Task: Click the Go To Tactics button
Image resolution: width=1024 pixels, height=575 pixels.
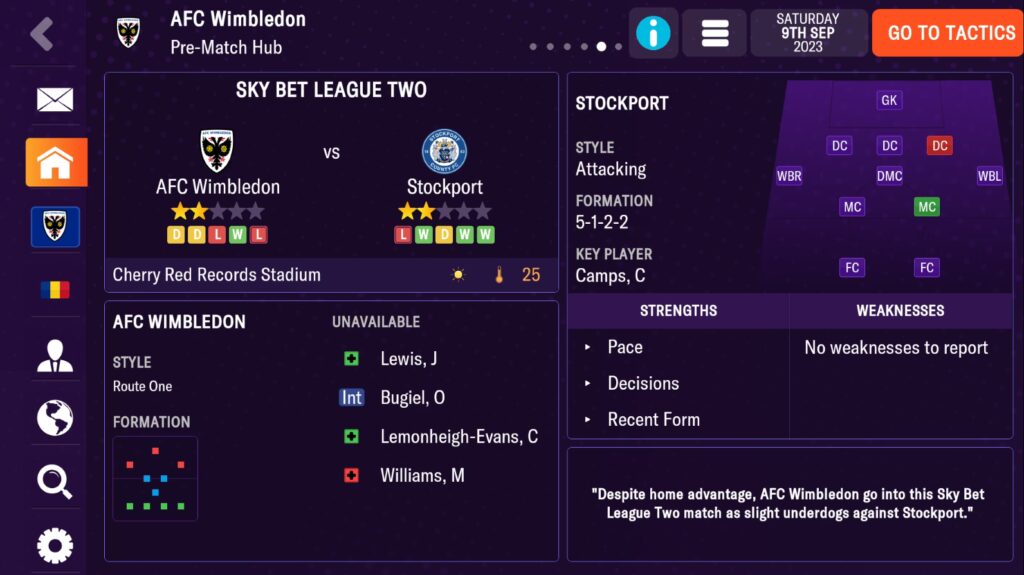Action: (950, 33)
